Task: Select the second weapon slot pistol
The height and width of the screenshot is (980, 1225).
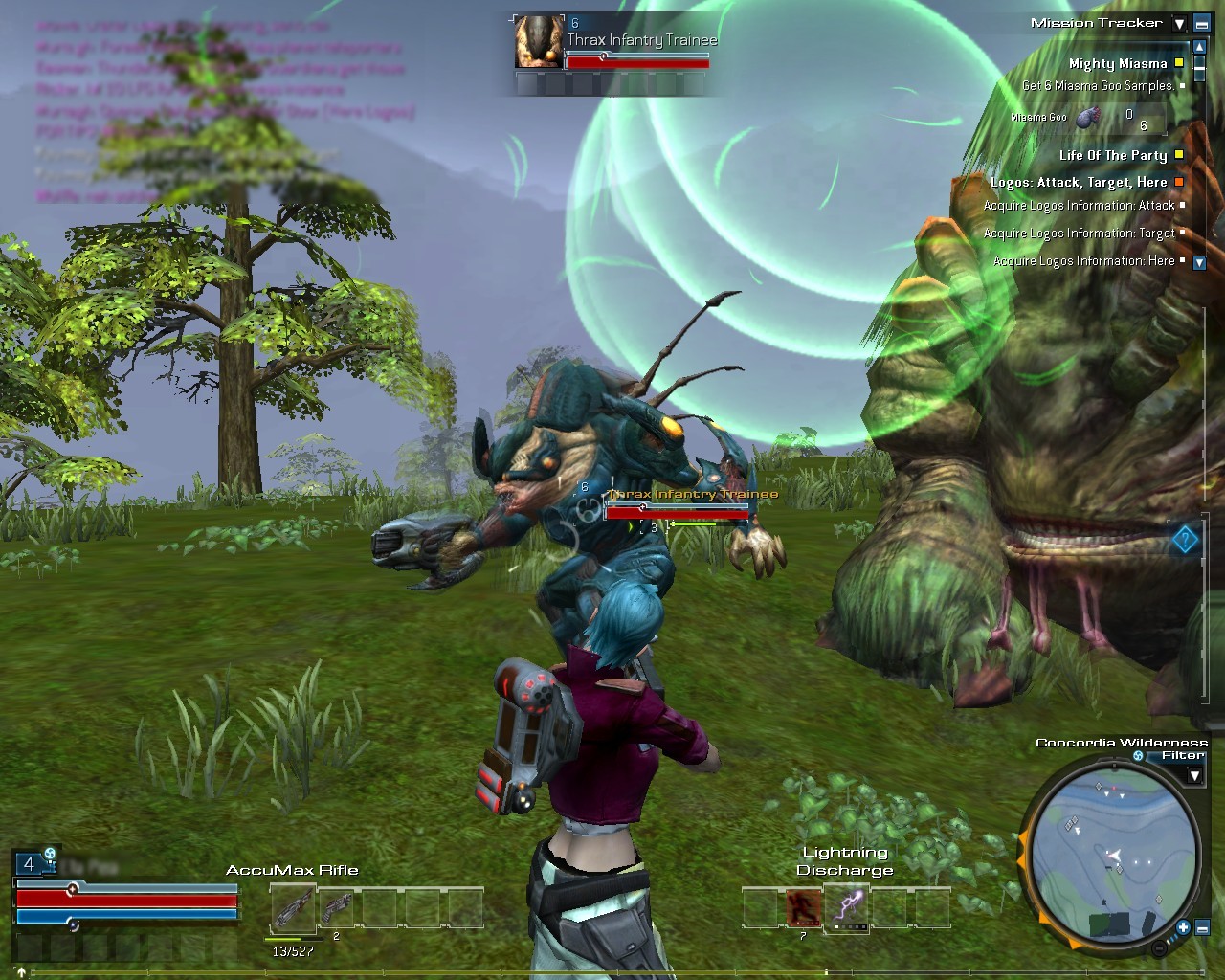Action: tap(336, 908)
